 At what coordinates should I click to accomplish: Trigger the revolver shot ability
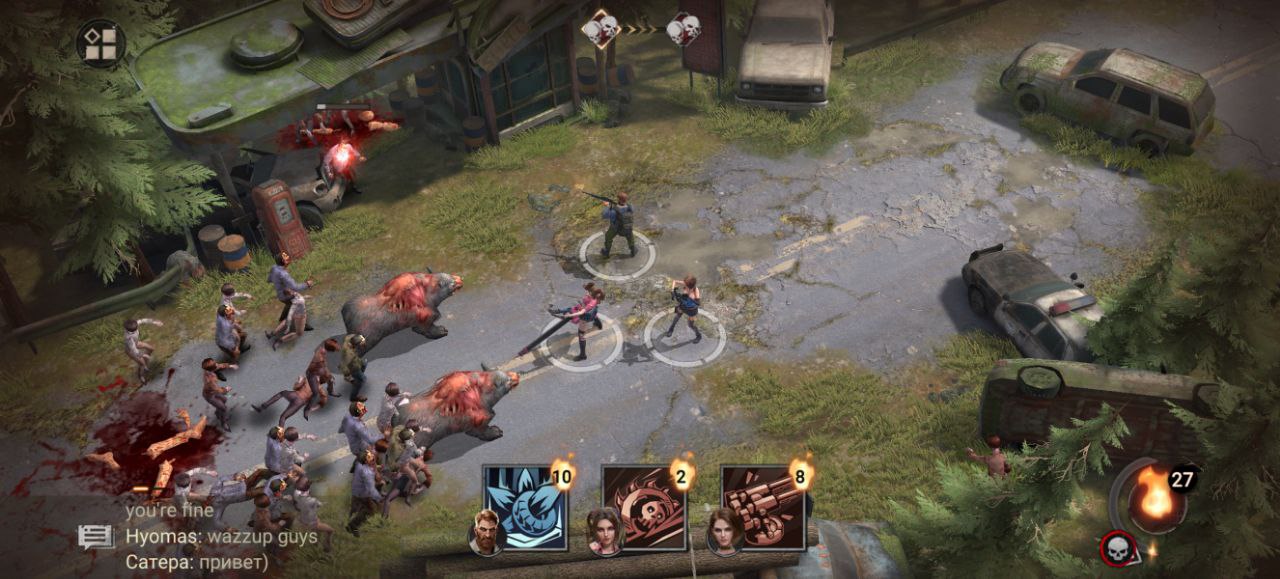(764, 507)
